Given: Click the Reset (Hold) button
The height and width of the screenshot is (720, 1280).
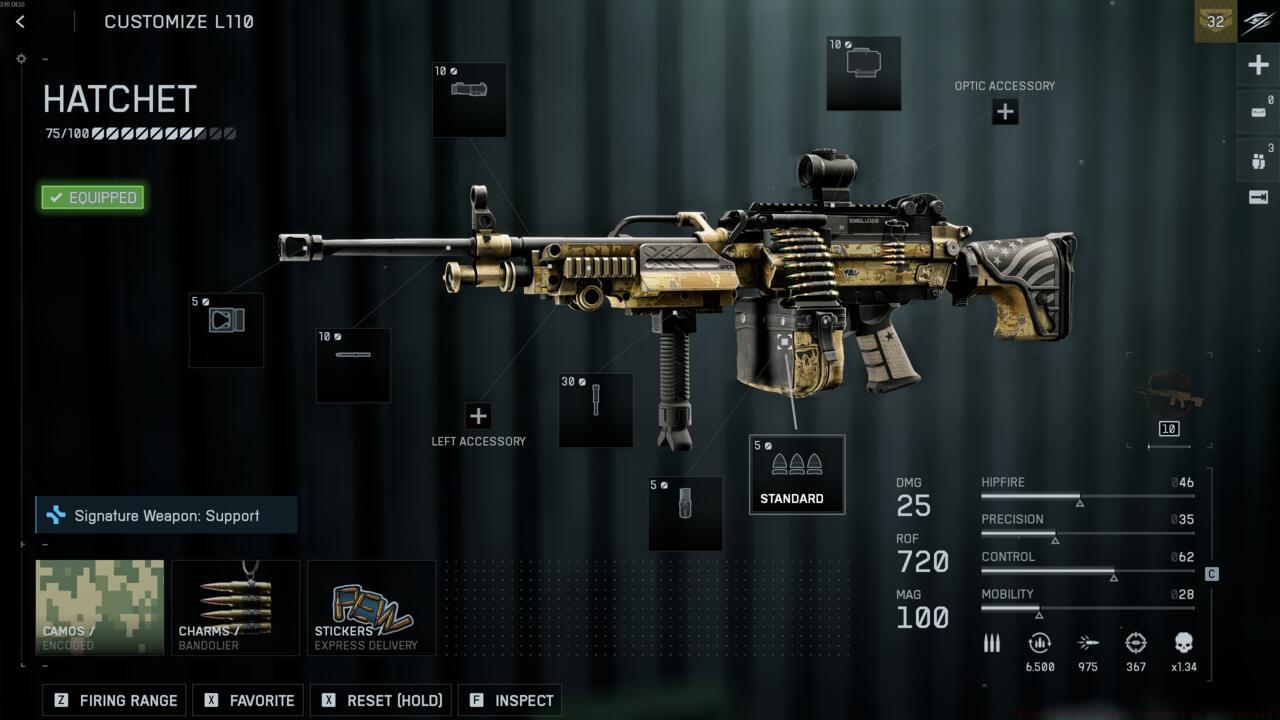Looking at the screenshot, I should tap(381, 700).
